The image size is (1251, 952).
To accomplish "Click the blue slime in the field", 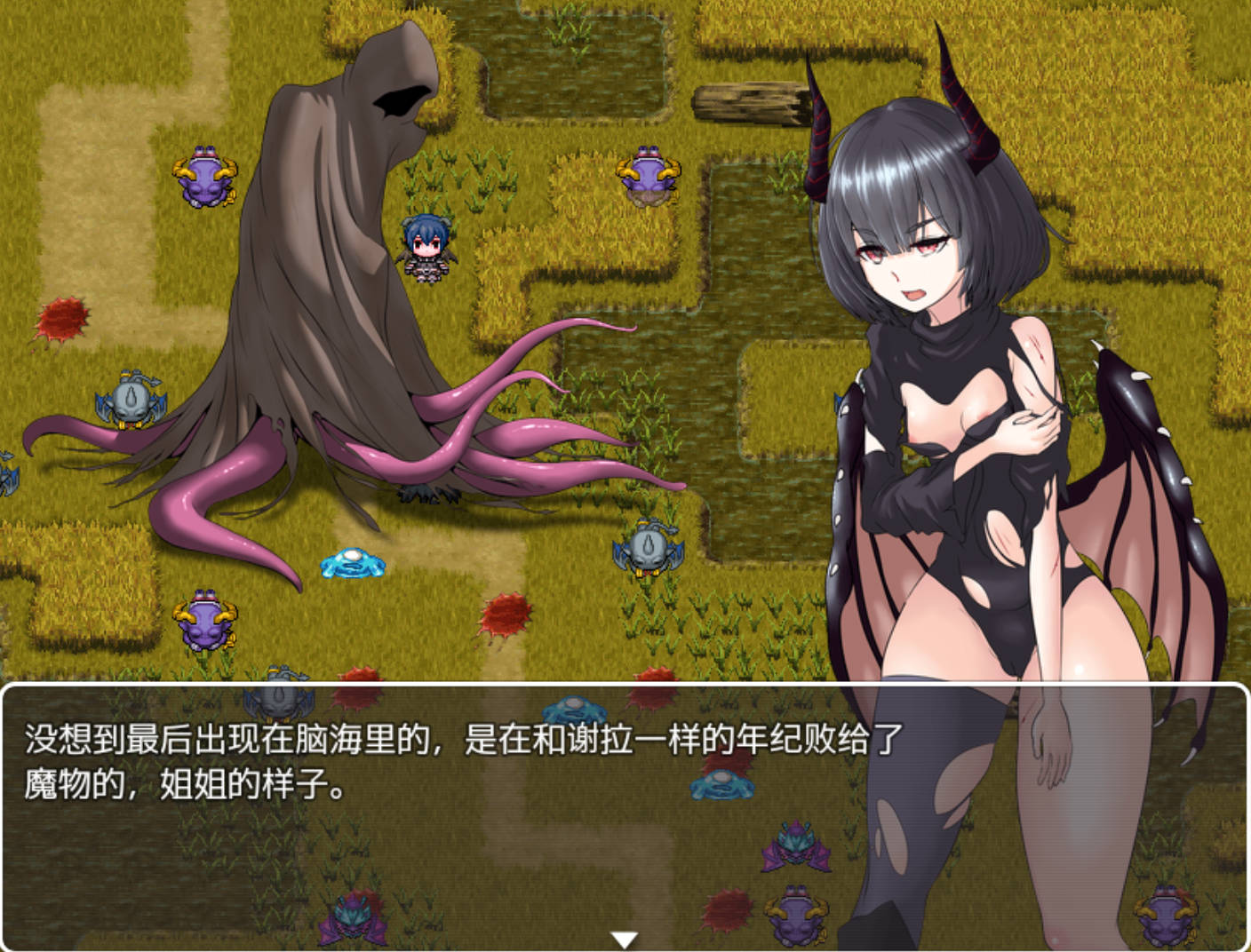I will [x=351, y=564].
